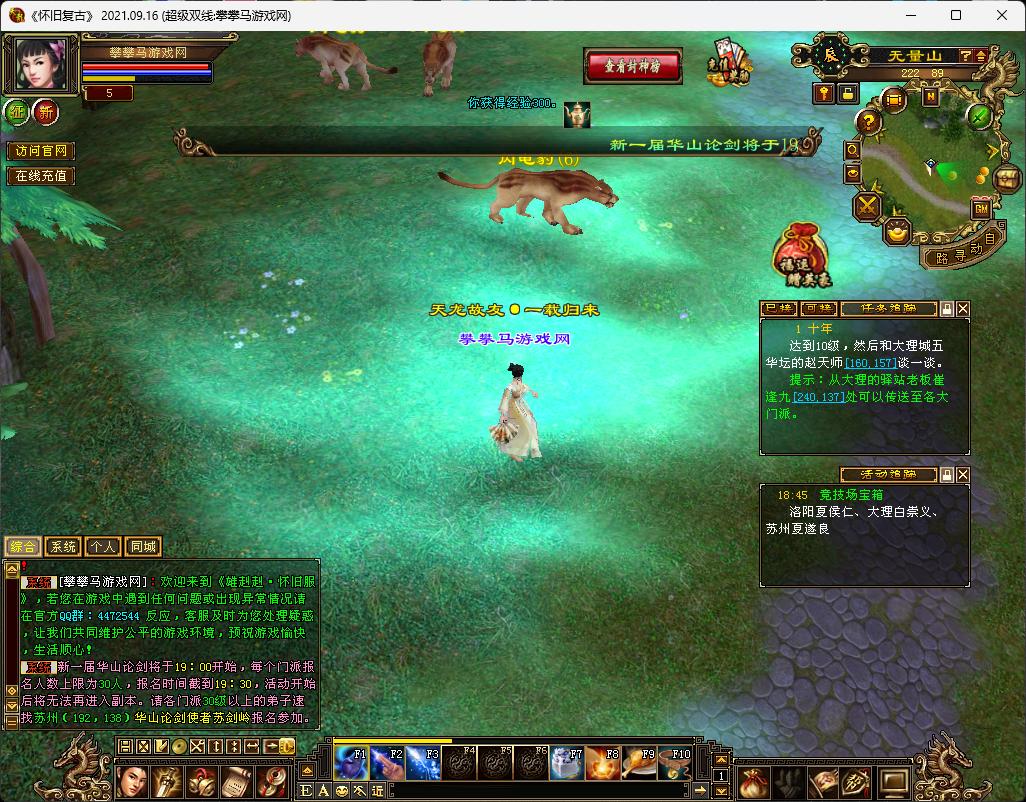Image resolution: width=1026 pixels, height=802 pixels.
Task: Switch to the 可接 quest tab
Action: pyautogui.click(x=818, y=309)
